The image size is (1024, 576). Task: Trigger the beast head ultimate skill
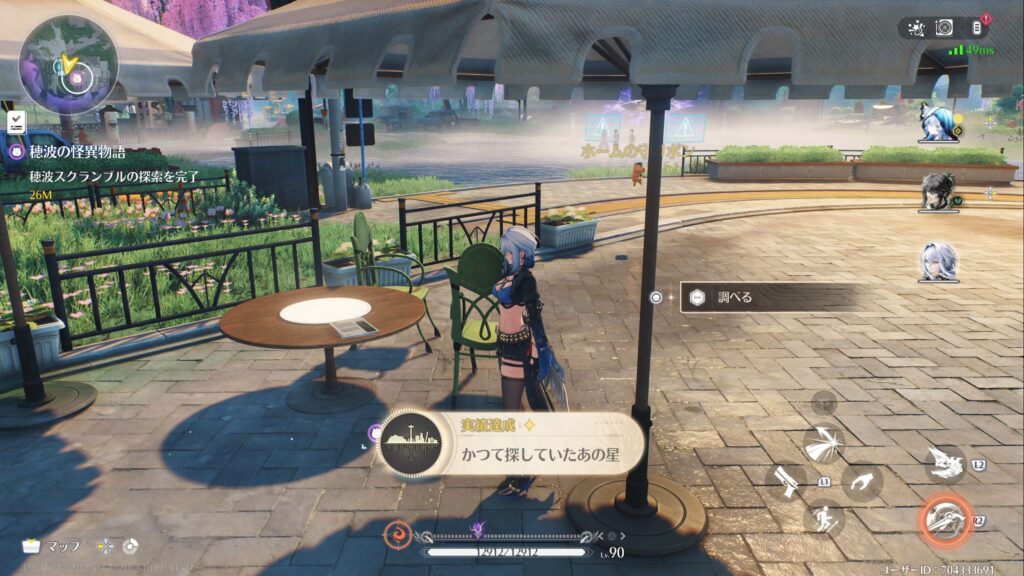[944, 462]
